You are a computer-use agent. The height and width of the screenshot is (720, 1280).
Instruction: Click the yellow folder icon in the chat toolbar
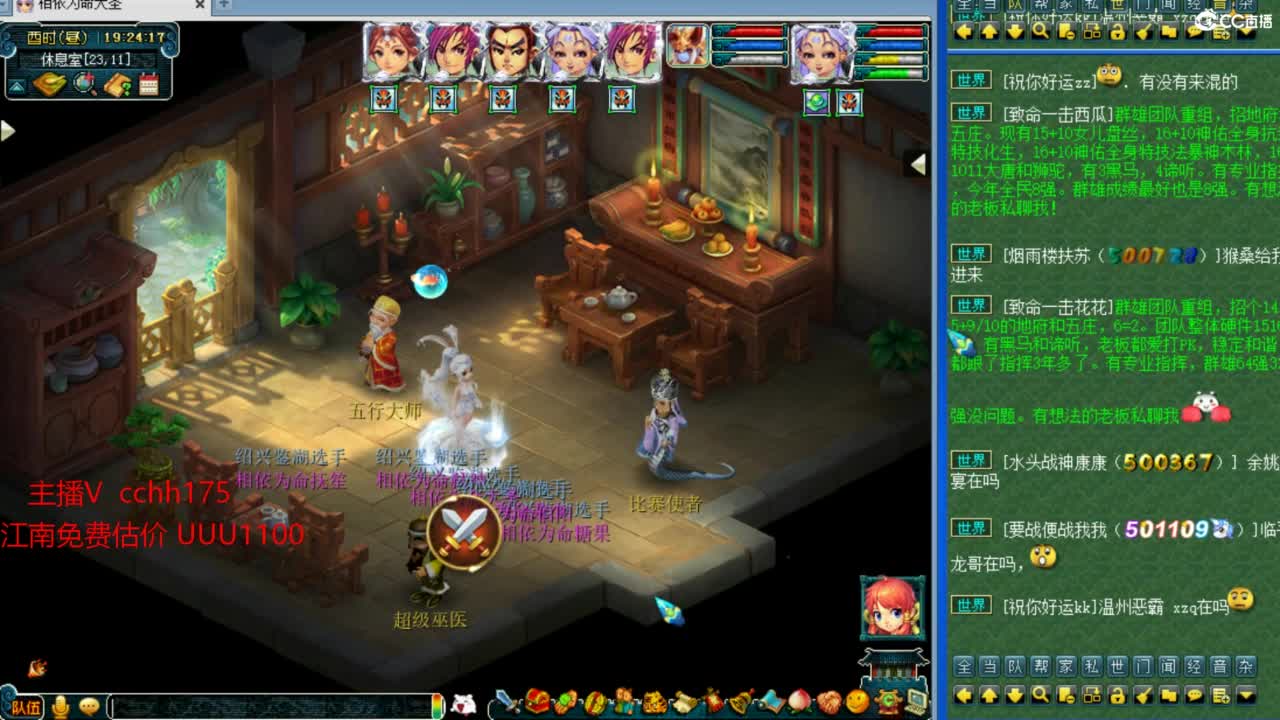(x=1170, y=695)
